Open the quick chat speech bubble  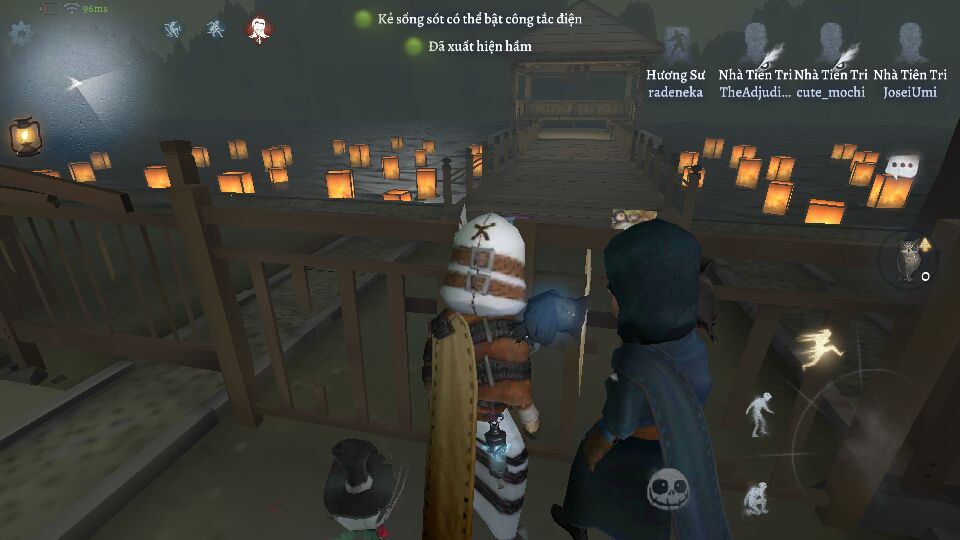pyautogui.click(x=902, y=166)
